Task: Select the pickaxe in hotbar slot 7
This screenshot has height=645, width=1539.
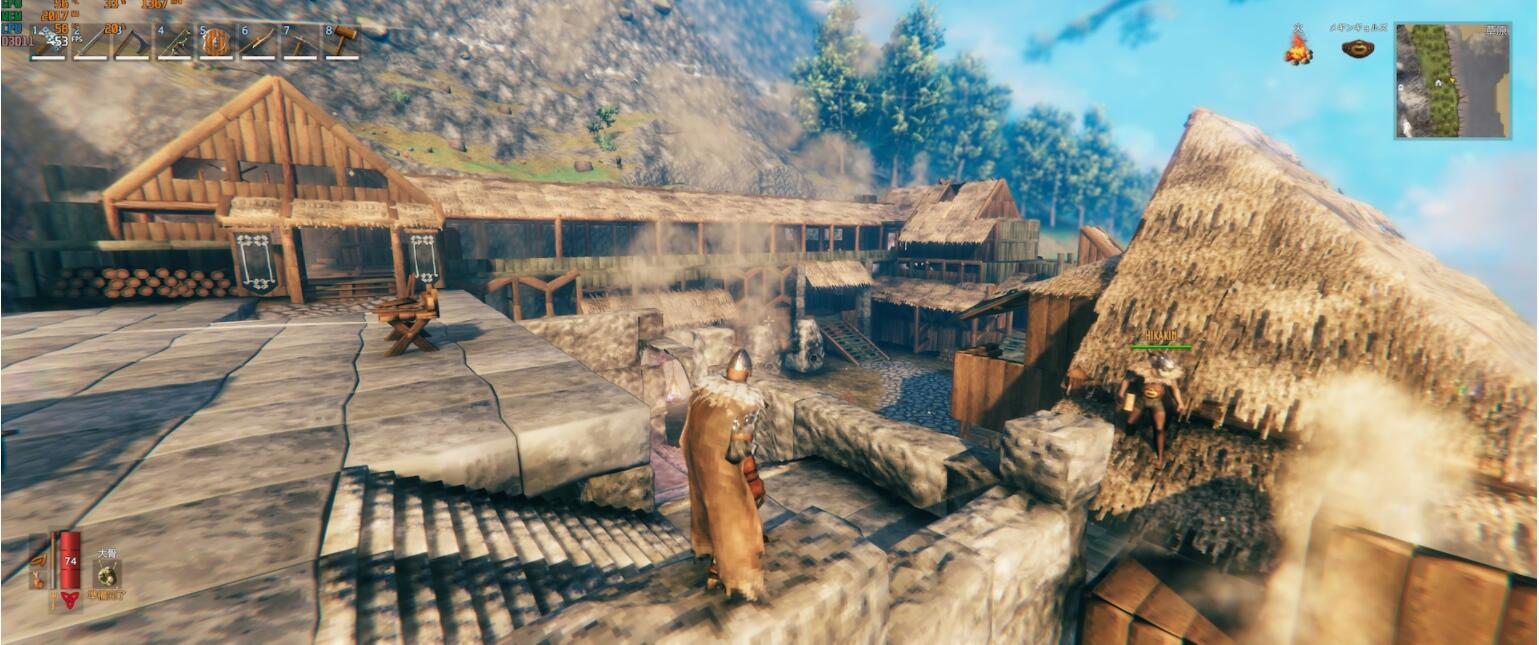Action: tap(299, 42)
